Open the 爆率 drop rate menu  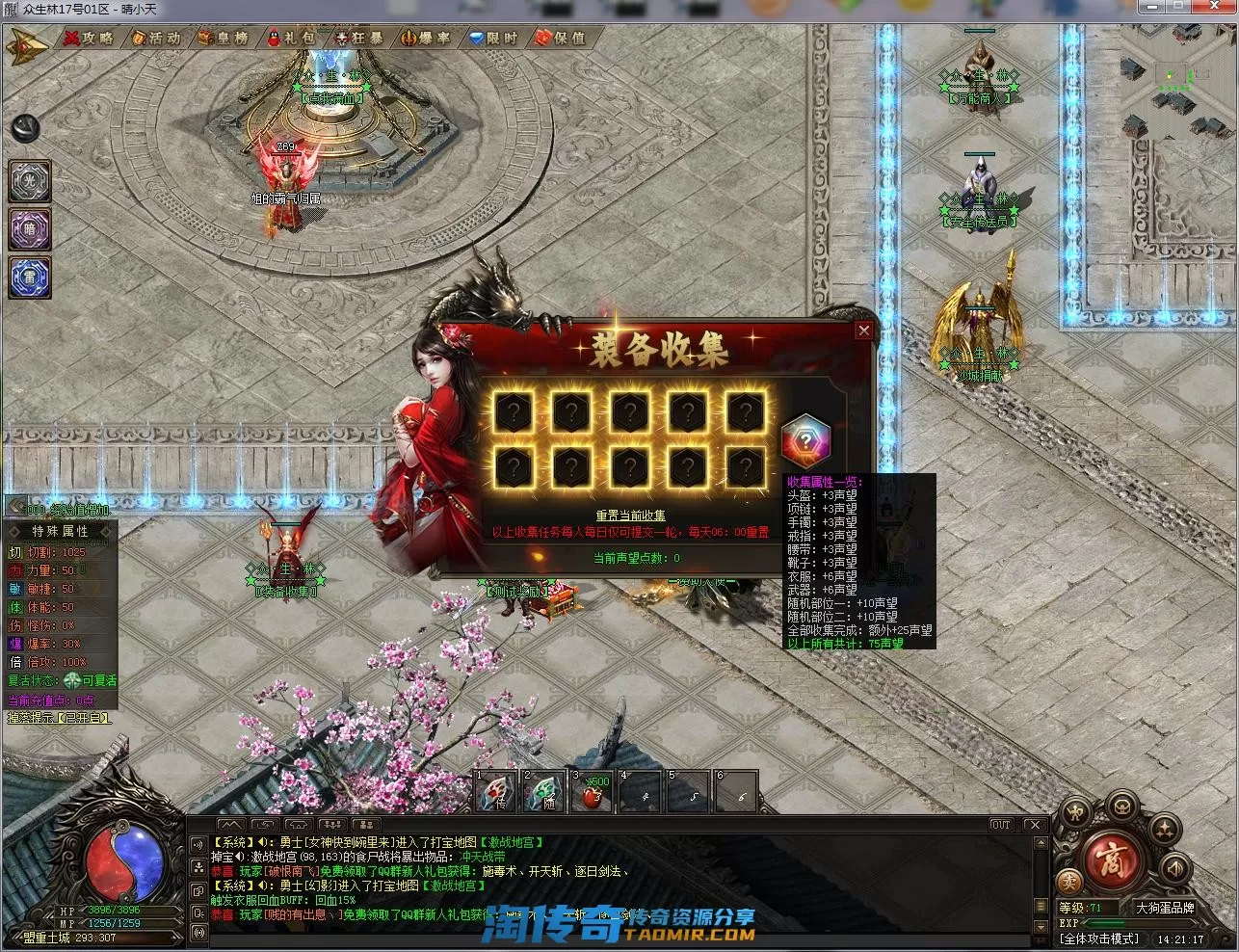pyautogui.click(x=425, y=38)
